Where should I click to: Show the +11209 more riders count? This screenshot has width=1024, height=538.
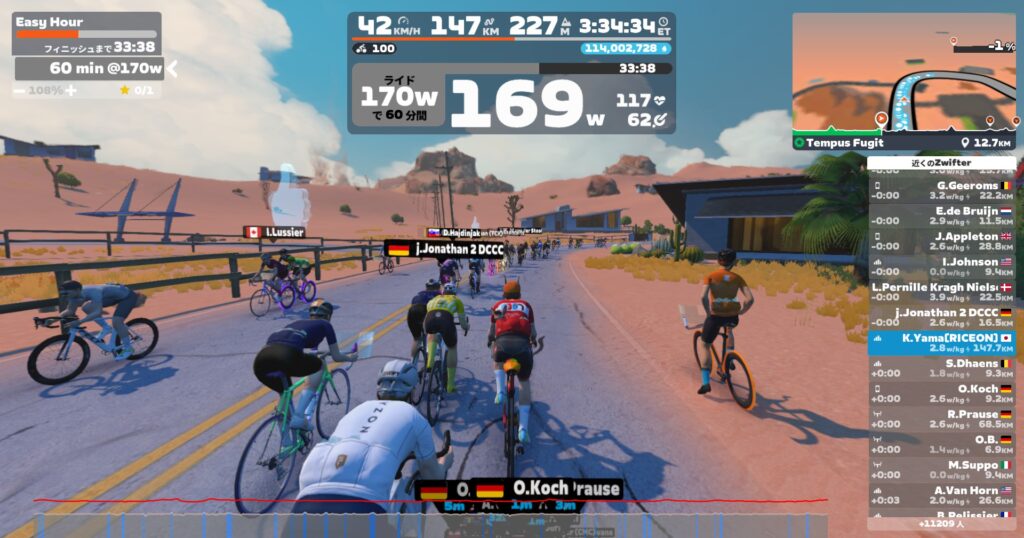coord(941,523)
